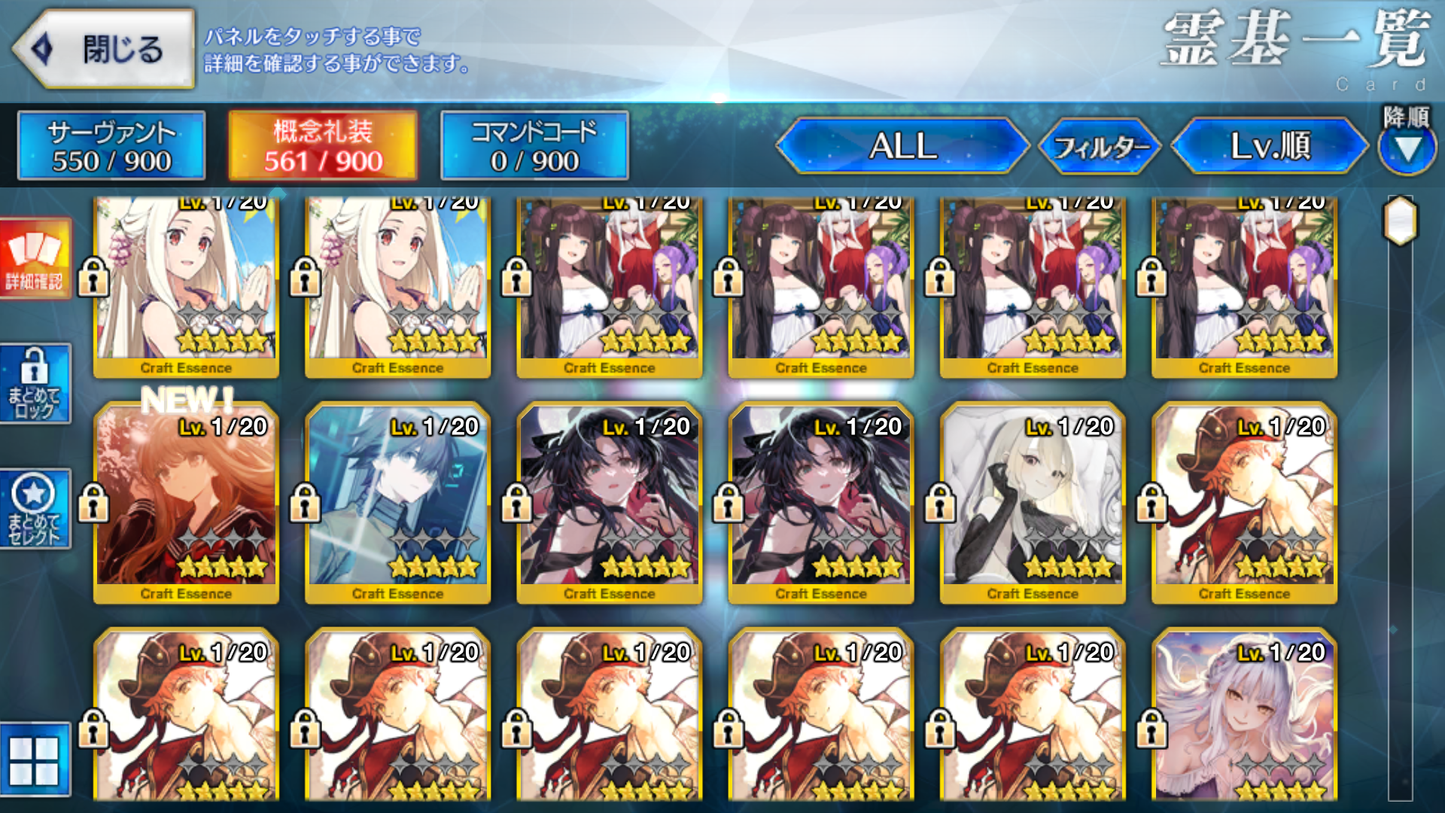This screenshot has width=1445, height=813.
Task: Switch to the サーヴァント 550/900 tab
Action: 111,144
